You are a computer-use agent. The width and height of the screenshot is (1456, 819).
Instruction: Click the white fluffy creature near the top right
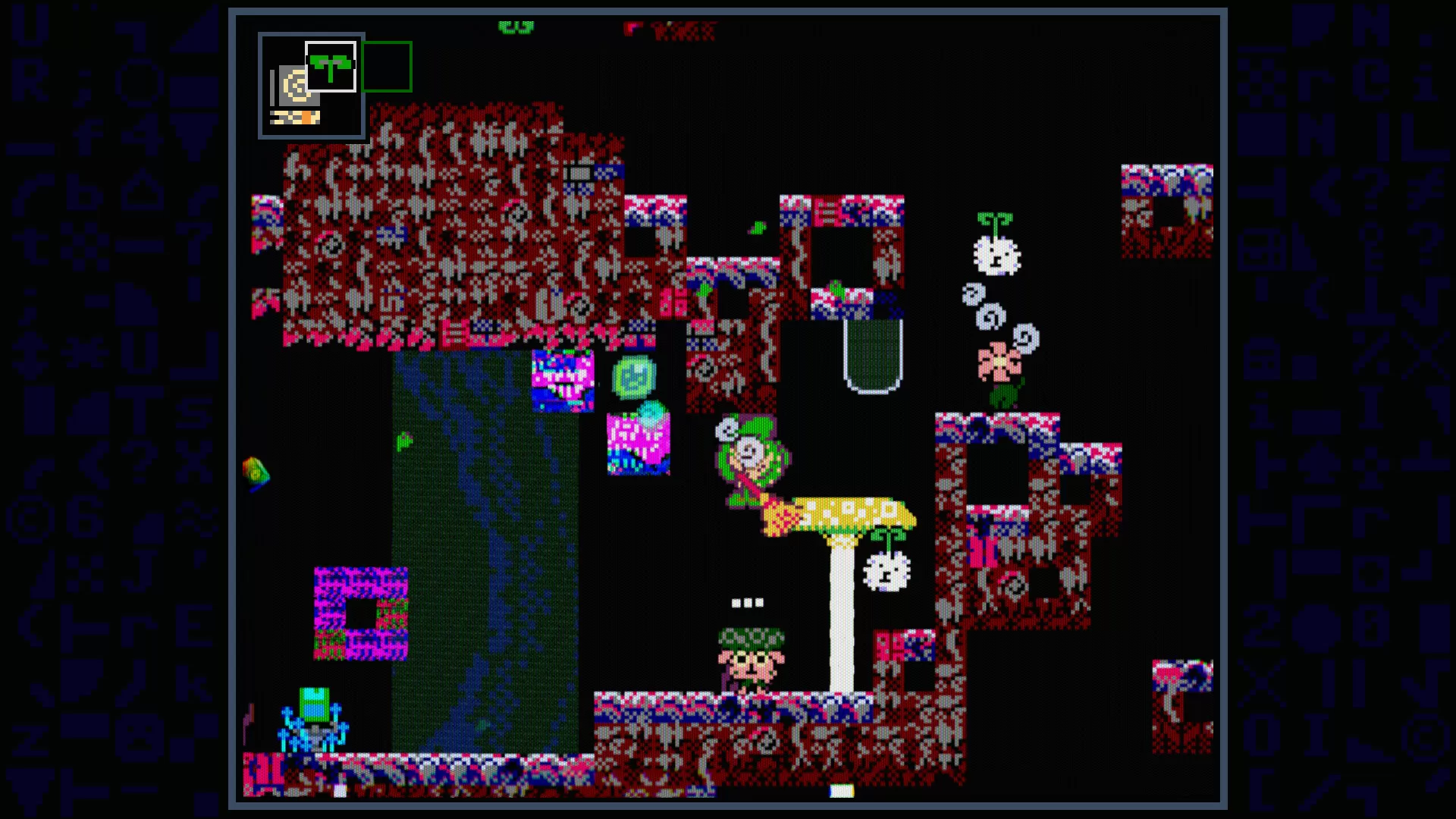point(996,254)
